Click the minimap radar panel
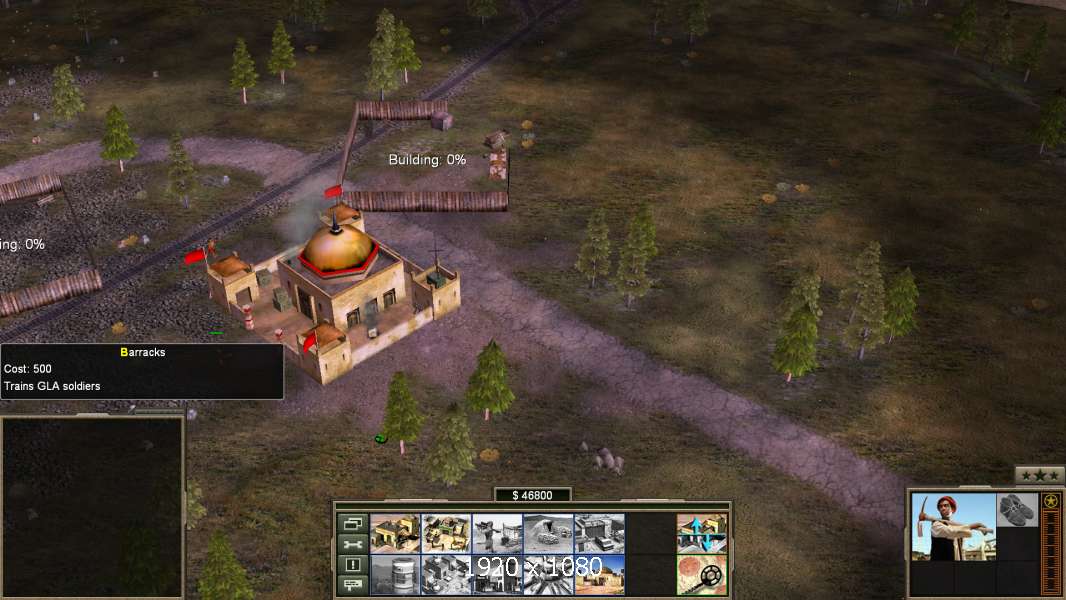 [92, 507]
